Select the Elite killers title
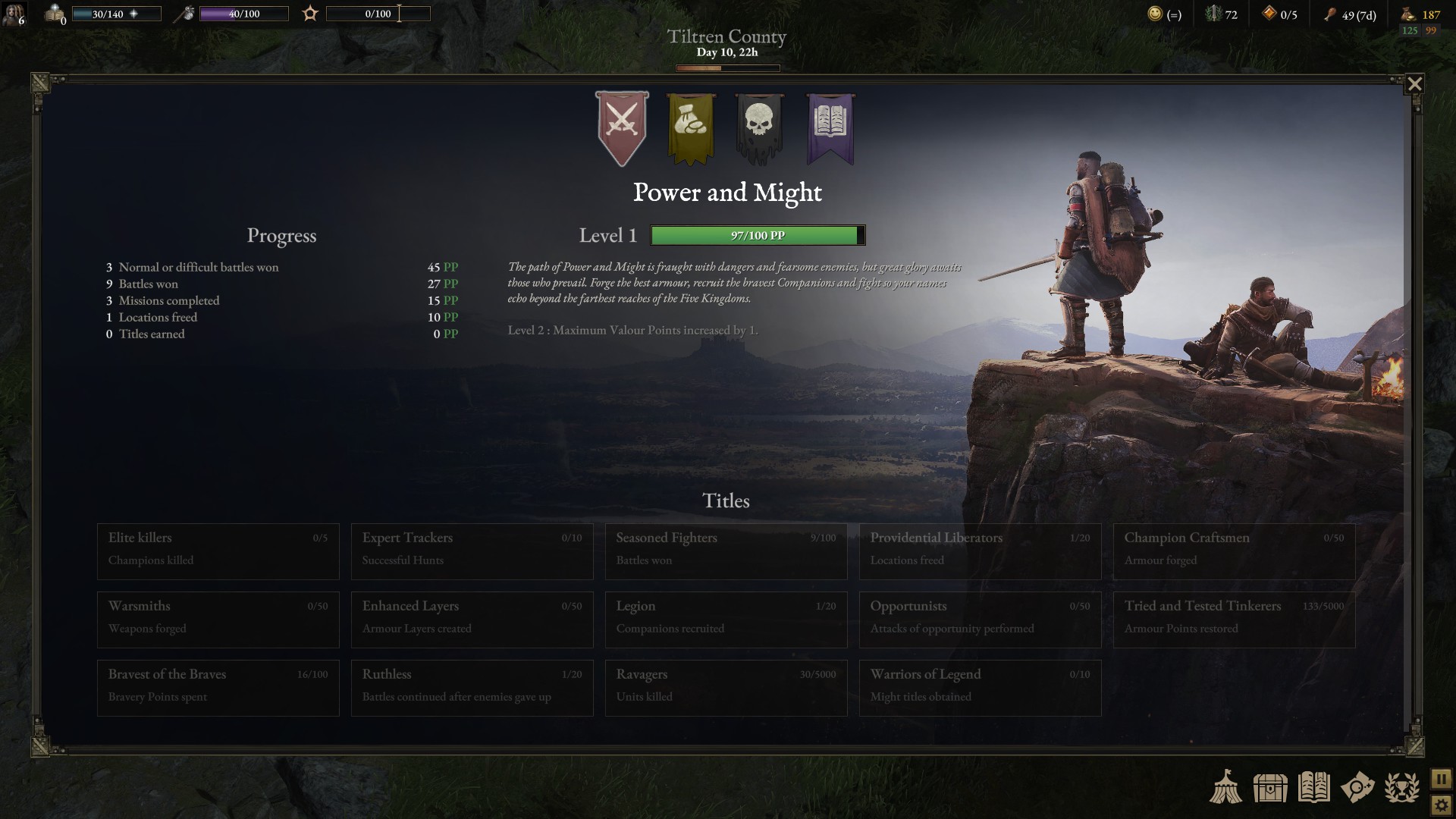This screenshot has width=1456, height=819. [218, 551]
